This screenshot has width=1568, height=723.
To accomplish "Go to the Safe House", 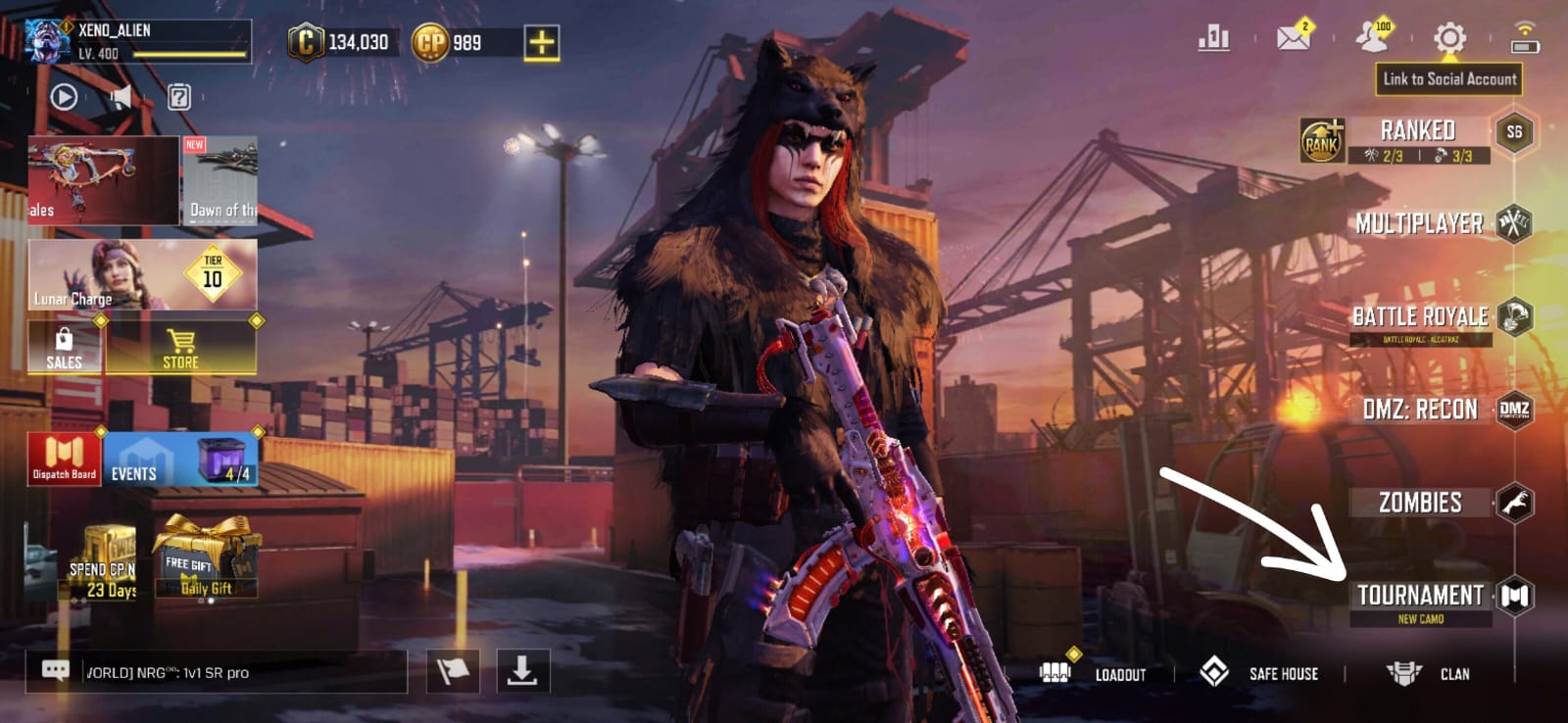I will point(1260,674).
